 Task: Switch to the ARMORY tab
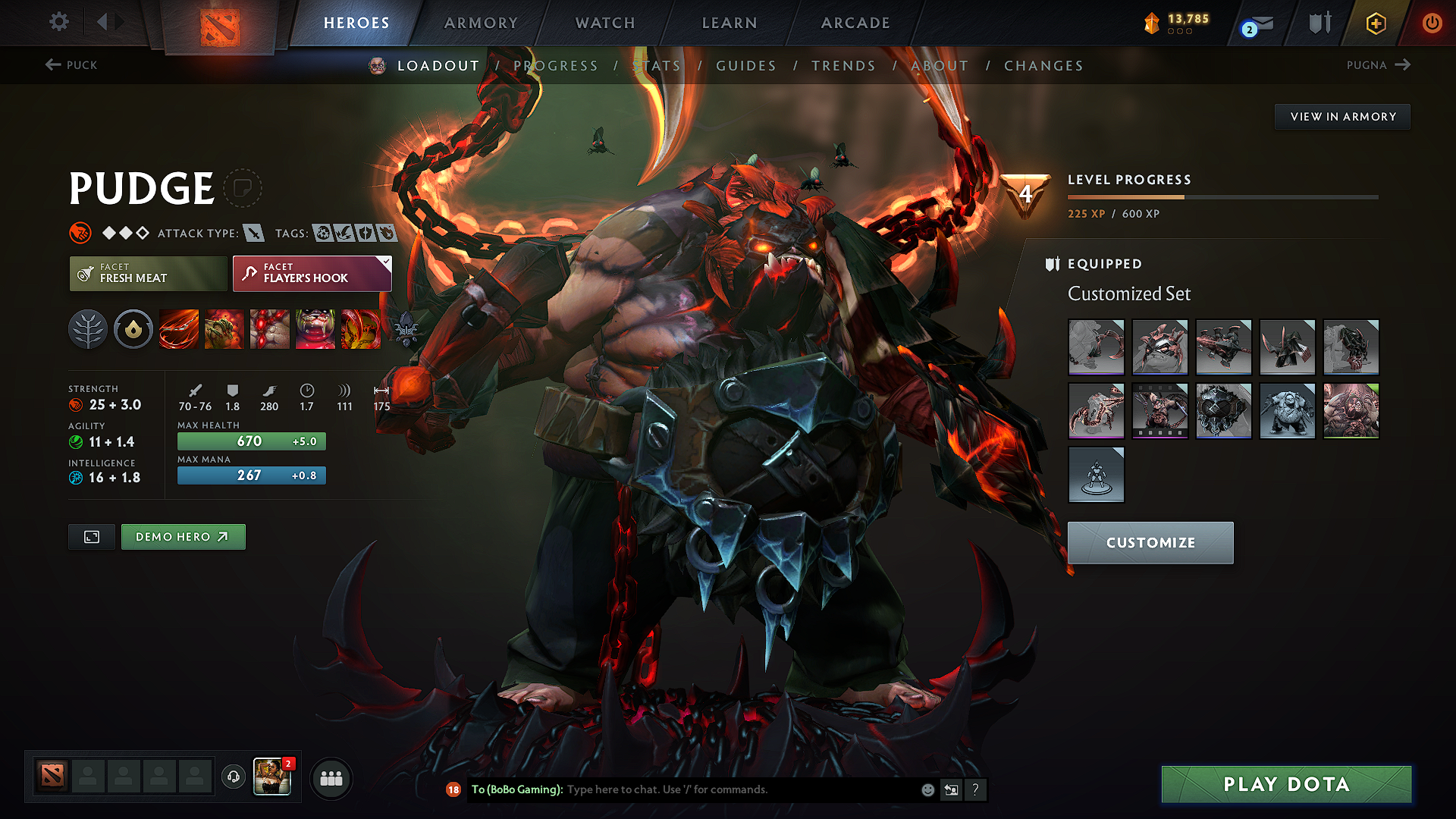[481, 23]
